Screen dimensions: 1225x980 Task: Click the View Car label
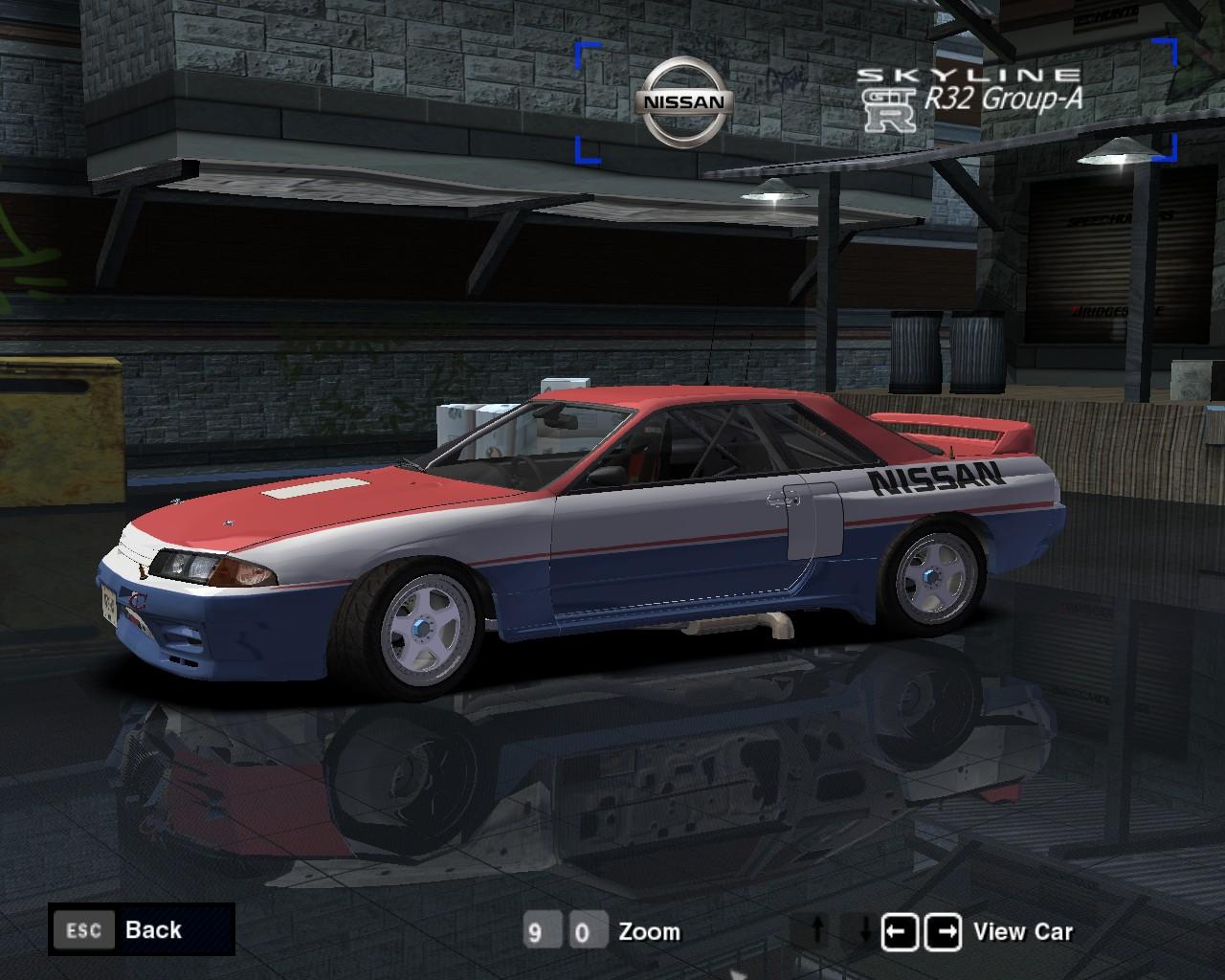point(1023,930)
